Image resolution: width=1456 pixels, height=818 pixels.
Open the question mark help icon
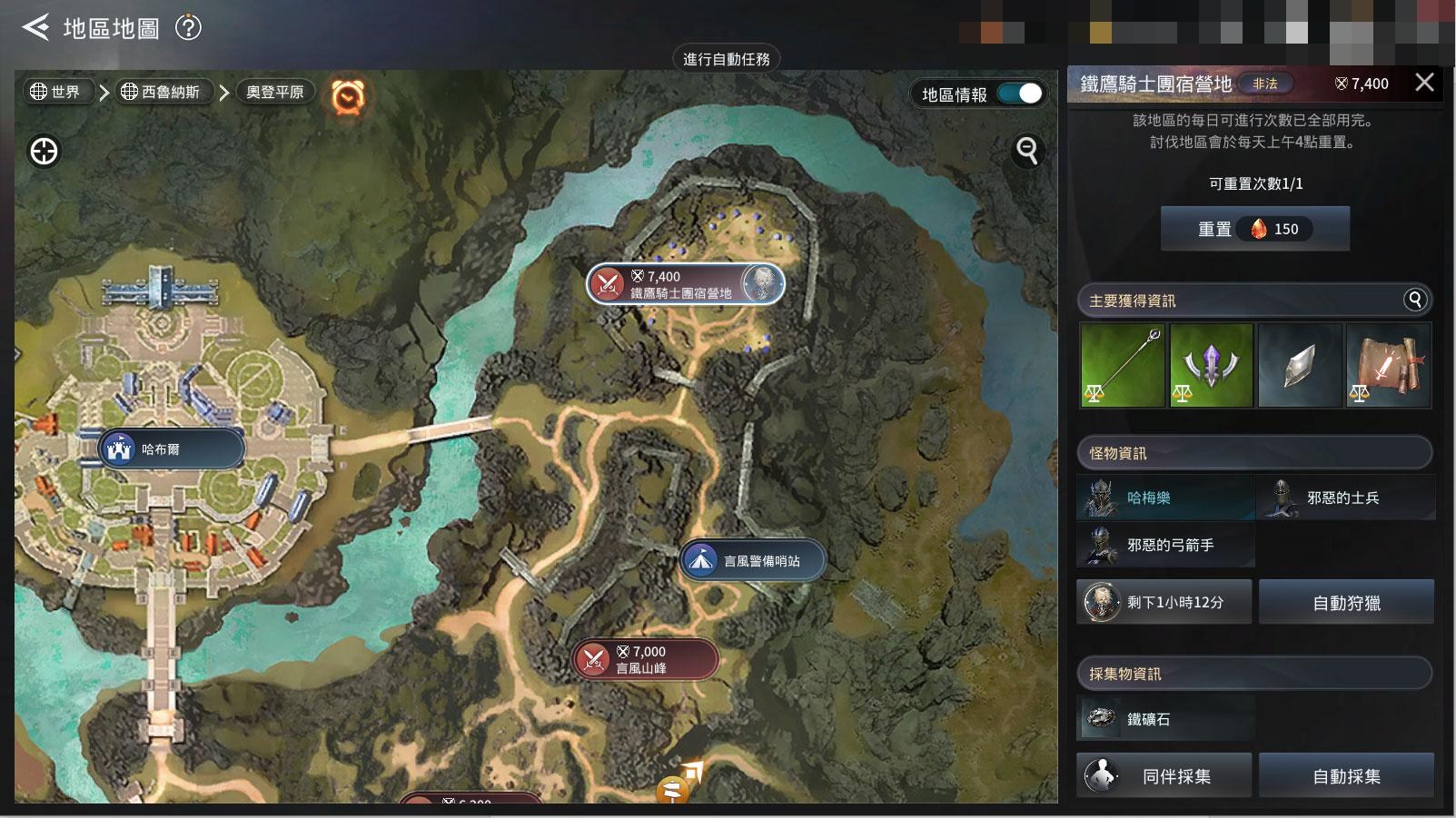click(188, 28)
